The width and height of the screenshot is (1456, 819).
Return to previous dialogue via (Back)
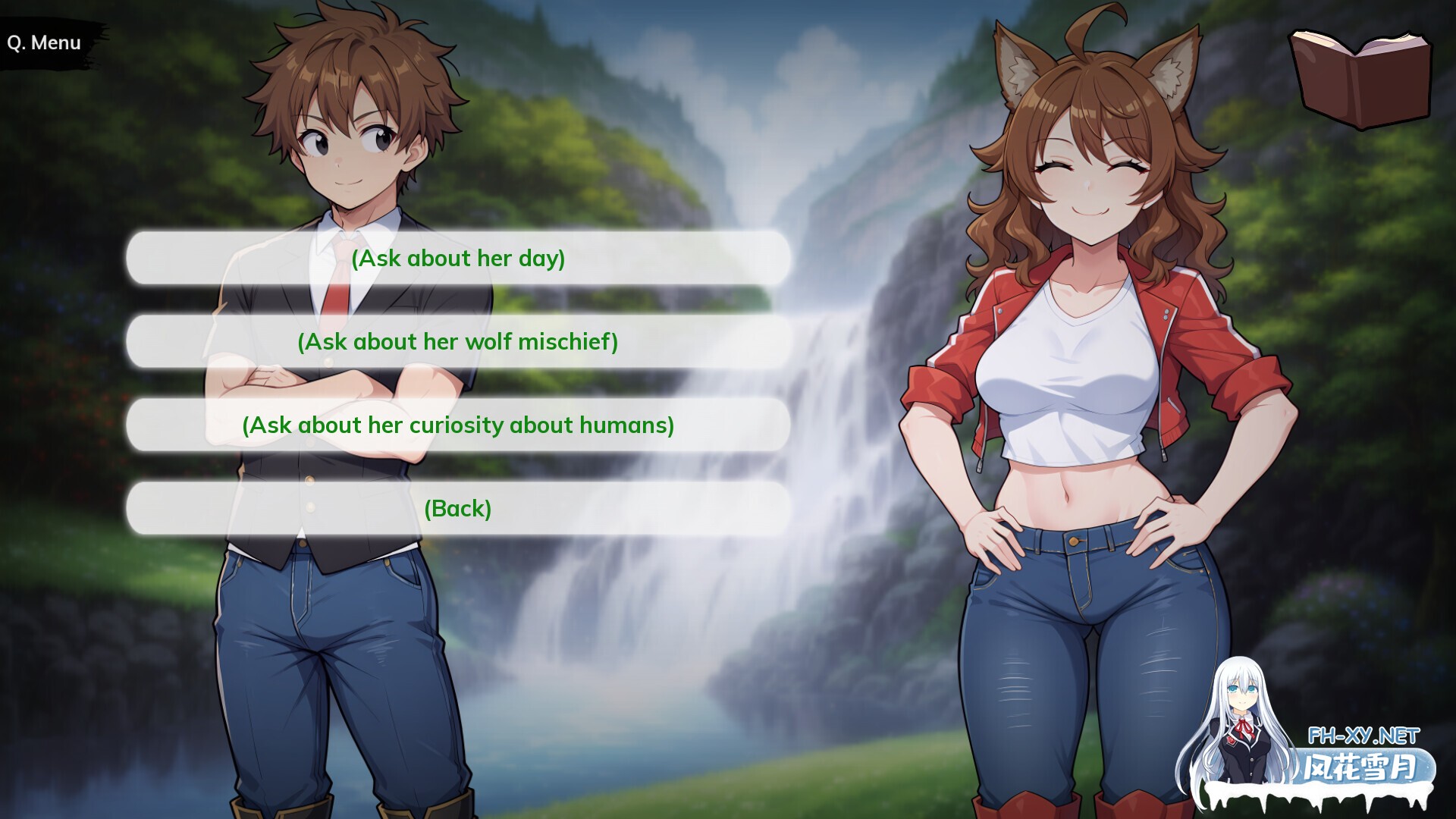click(x=459, y=509)
